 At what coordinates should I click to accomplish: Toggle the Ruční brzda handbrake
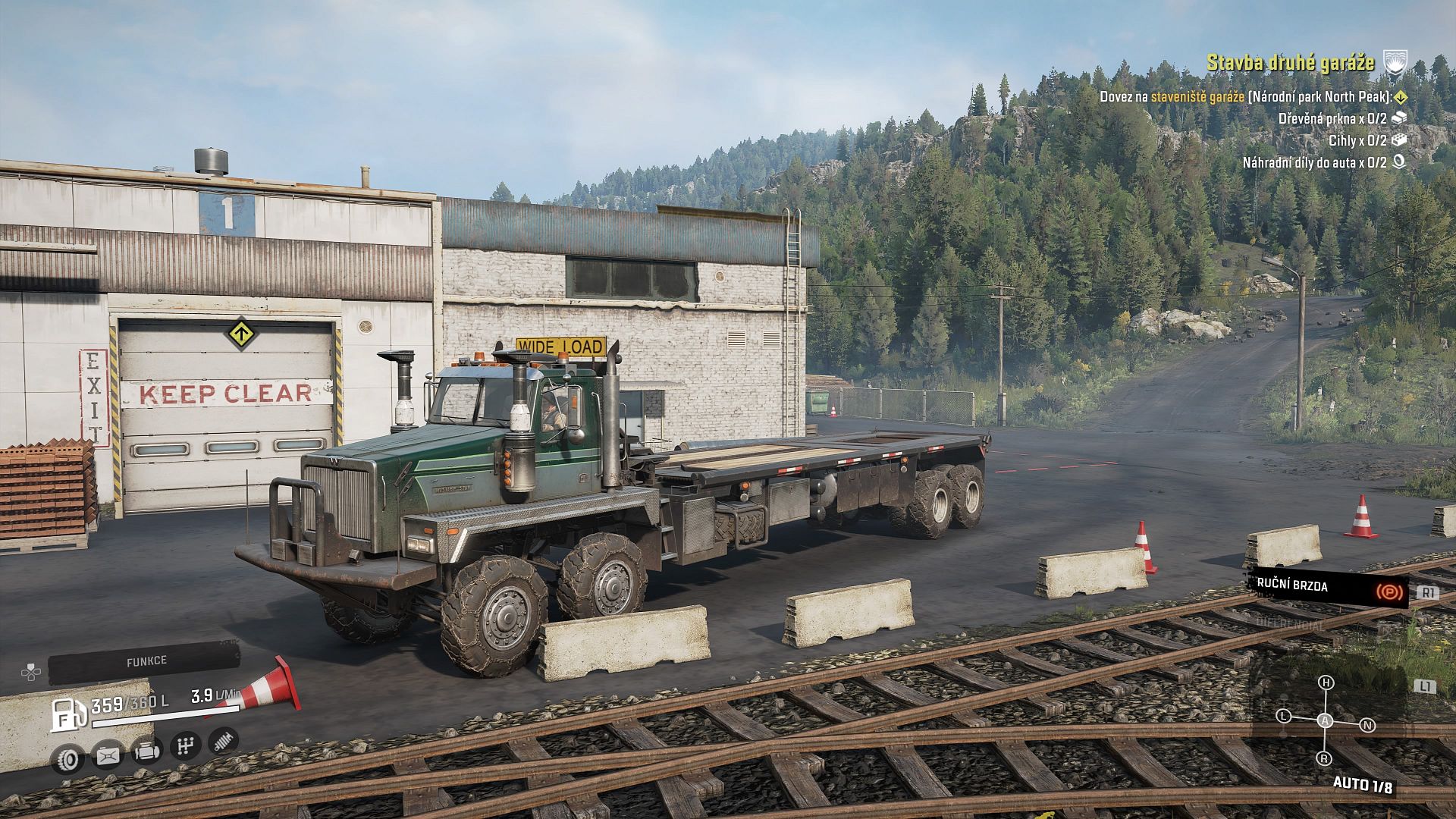tap(1328, 586)
